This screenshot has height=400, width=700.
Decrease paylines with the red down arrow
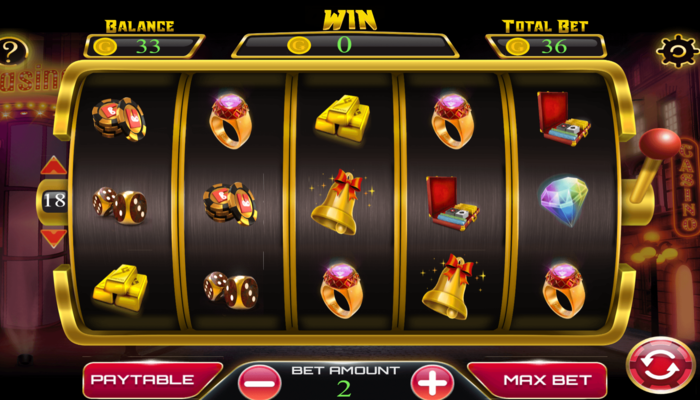[x=54, y=236]
